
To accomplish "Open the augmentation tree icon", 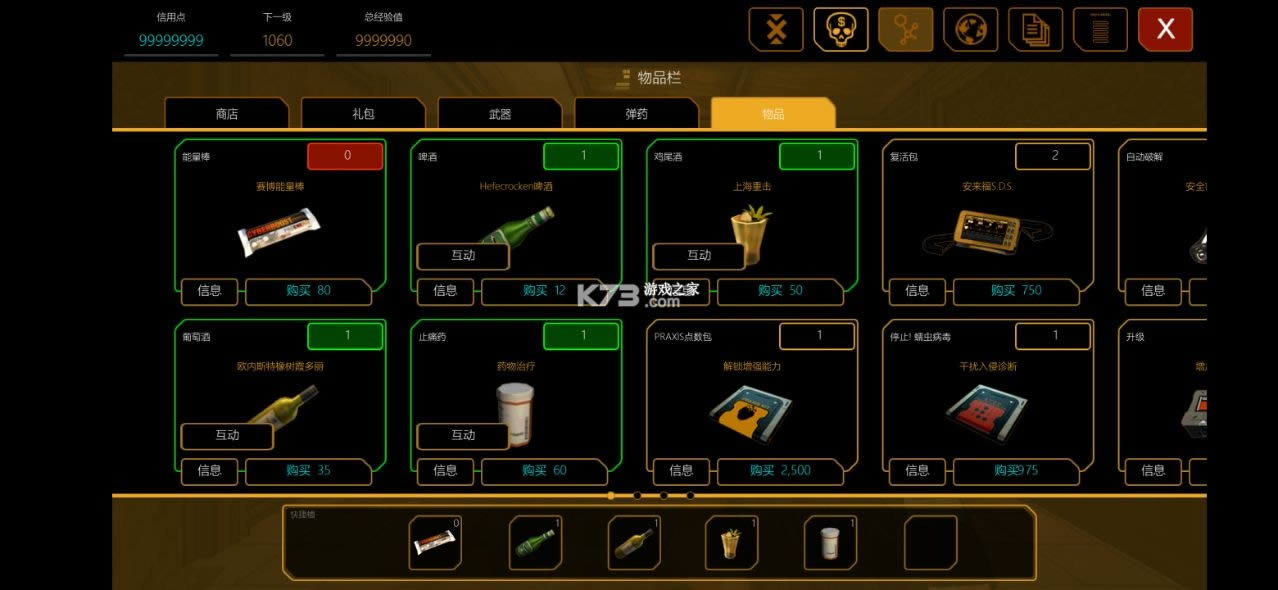I will pyautogui.click(x=906, y=30).
